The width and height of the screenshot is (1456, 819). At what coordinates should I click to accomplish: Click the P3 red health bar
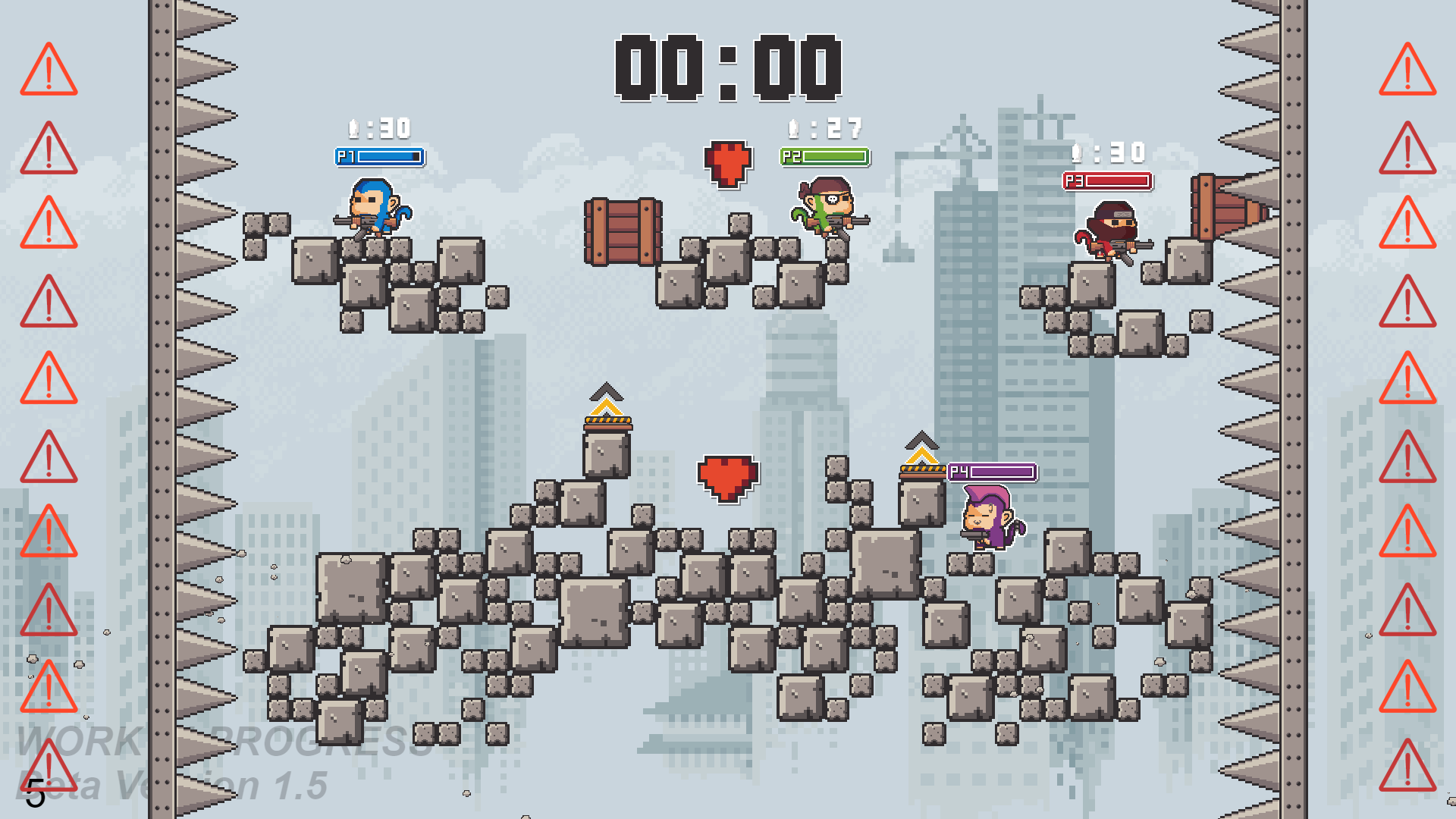click(x=1109, y=182)
